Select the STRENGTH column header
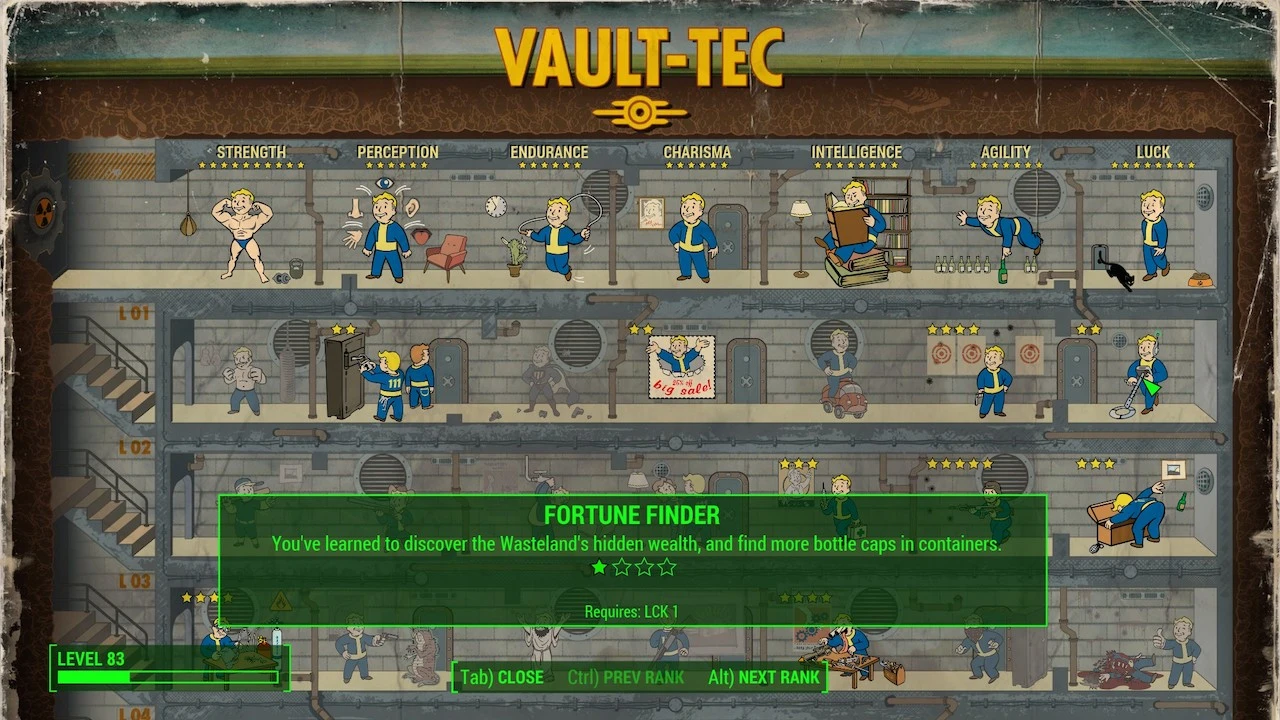Screen dimensions: 1280x720 click(x=251, y=151)
